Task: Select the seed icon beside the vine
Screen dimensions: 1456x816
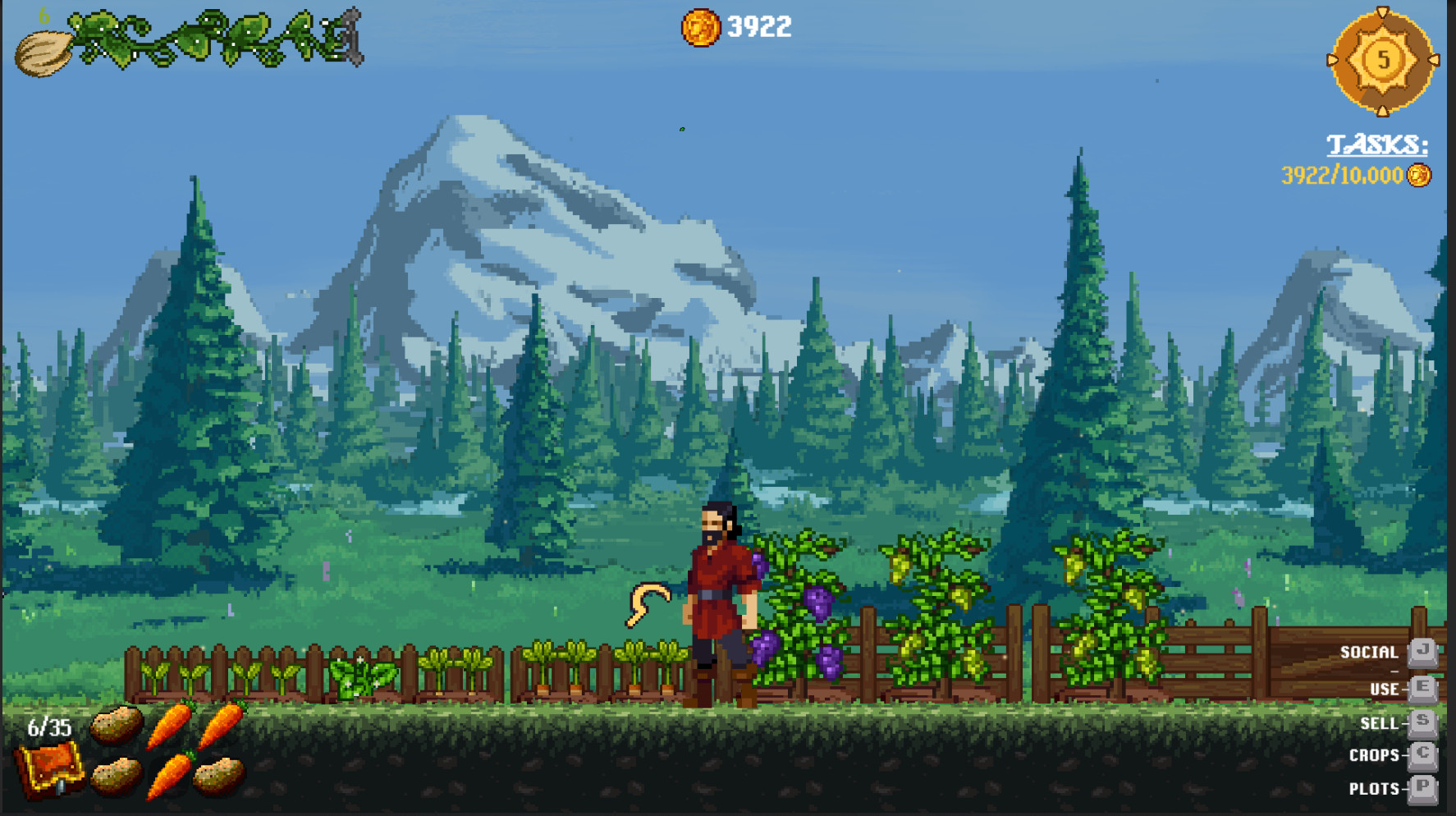Action: tap(43, 54)
